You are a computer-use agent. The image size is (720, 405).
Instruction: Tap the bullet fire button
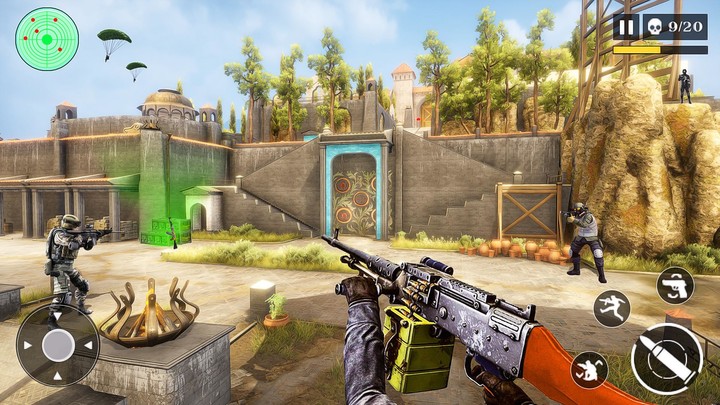666,359
